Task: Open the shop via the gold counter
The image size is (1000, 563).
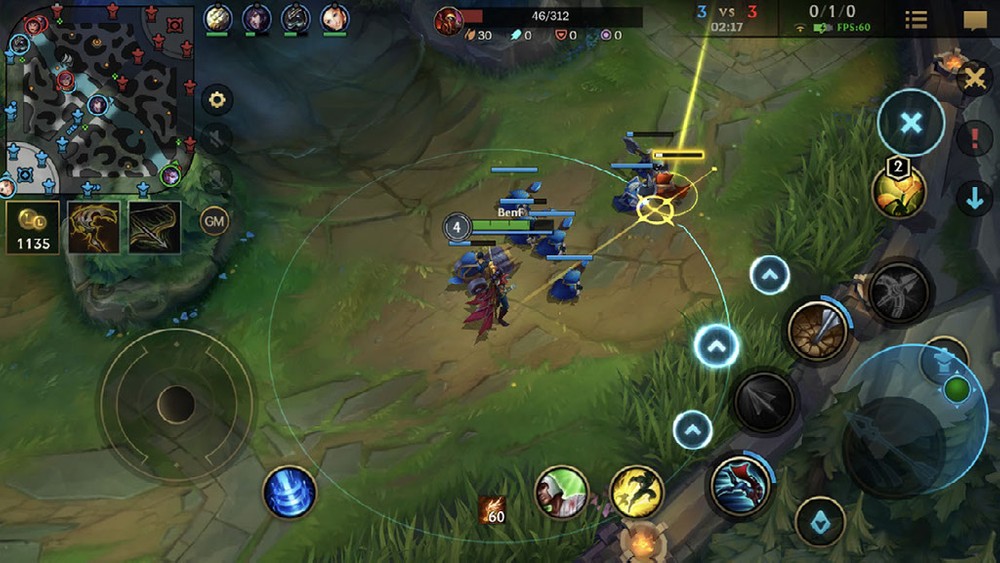Action: pyautogui.click(x=33, y=226)
